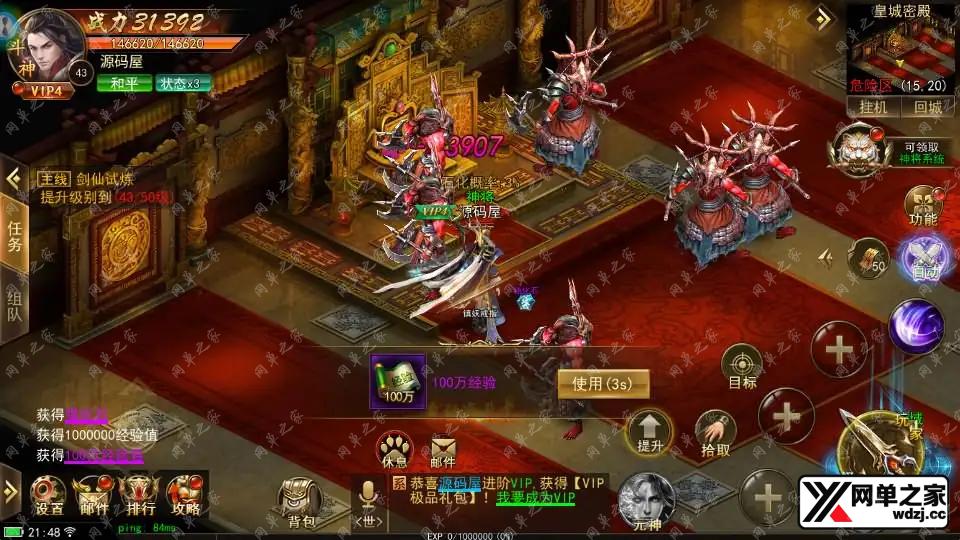Pick up loot with 拾取 hand icon
This screenshot has width=960, height=540.
(x=714, y=434)
